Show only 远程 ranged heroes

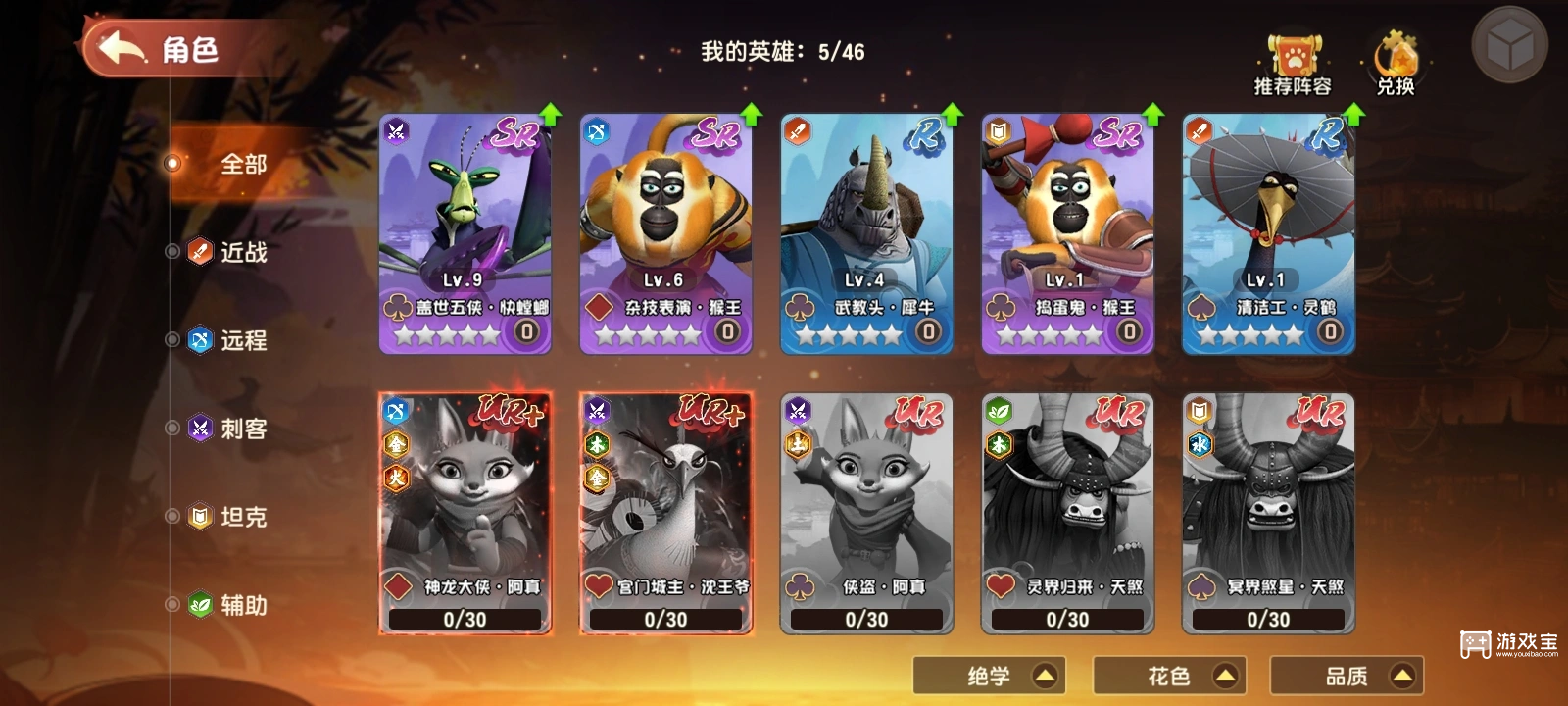(x=243, y=340)
